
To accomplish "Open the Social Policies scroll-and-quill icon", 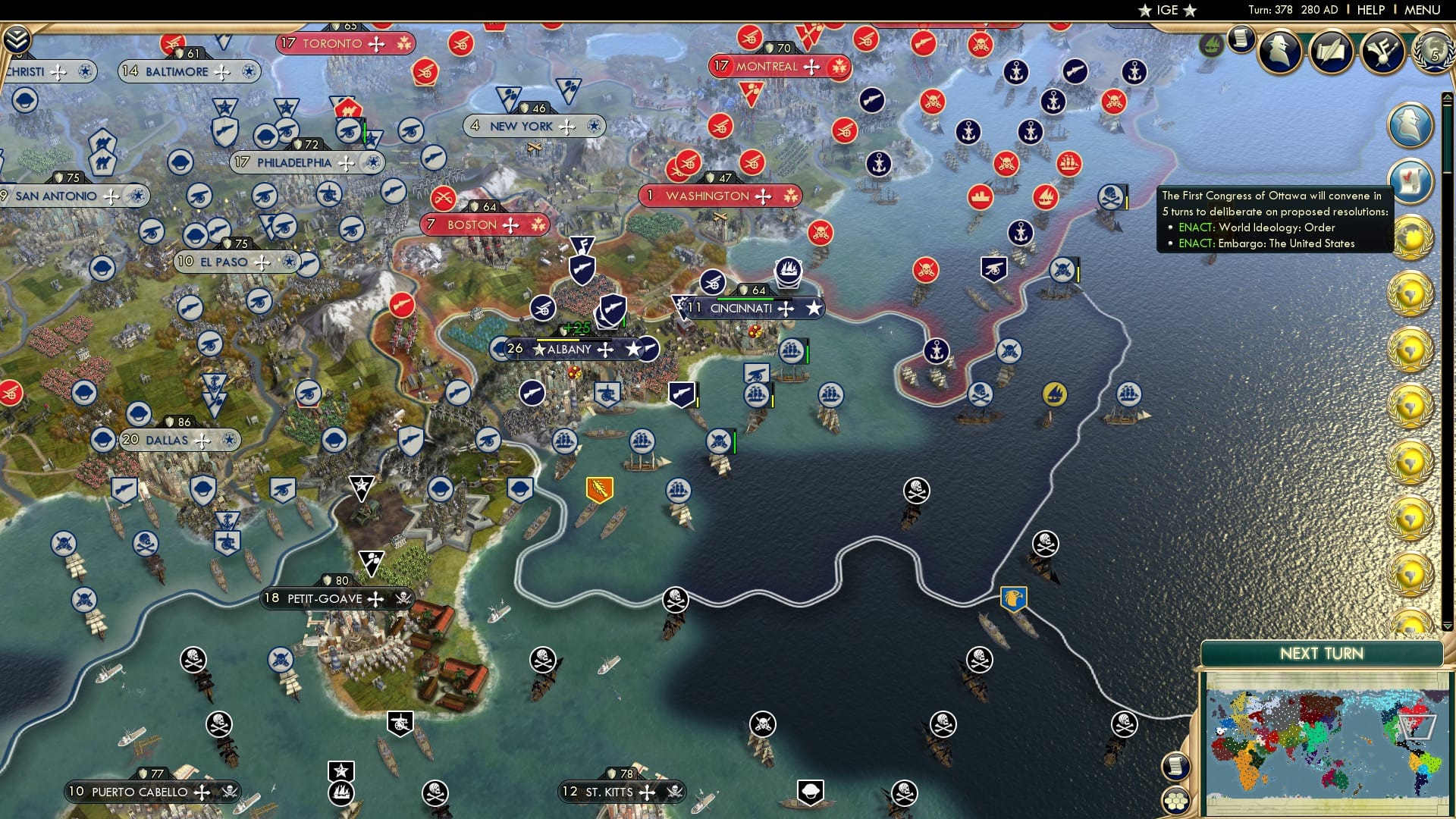I will coord(1328,53).
